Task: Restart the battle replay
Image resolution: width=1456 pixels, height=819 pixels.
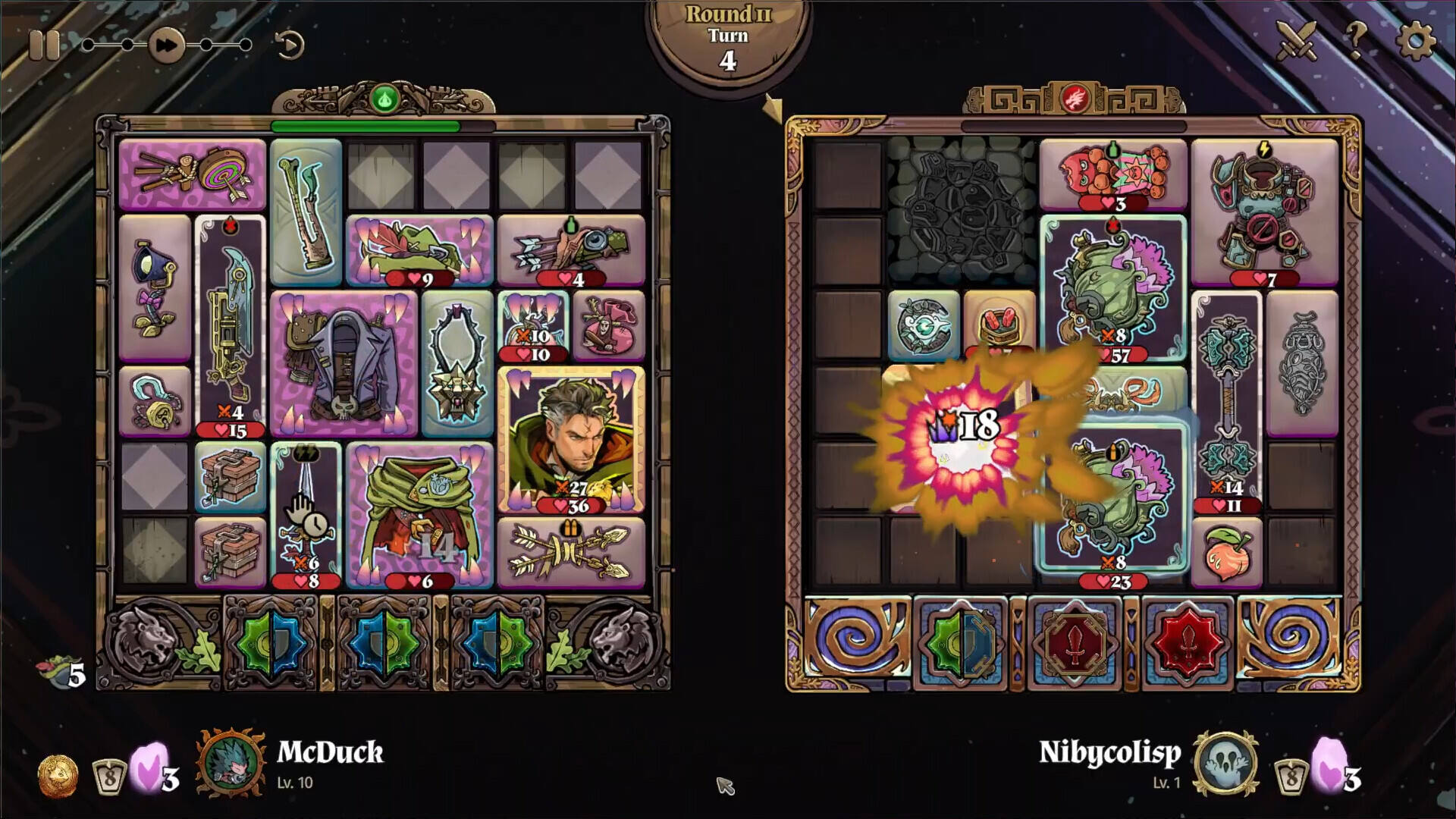Action: tap(289, 45)
